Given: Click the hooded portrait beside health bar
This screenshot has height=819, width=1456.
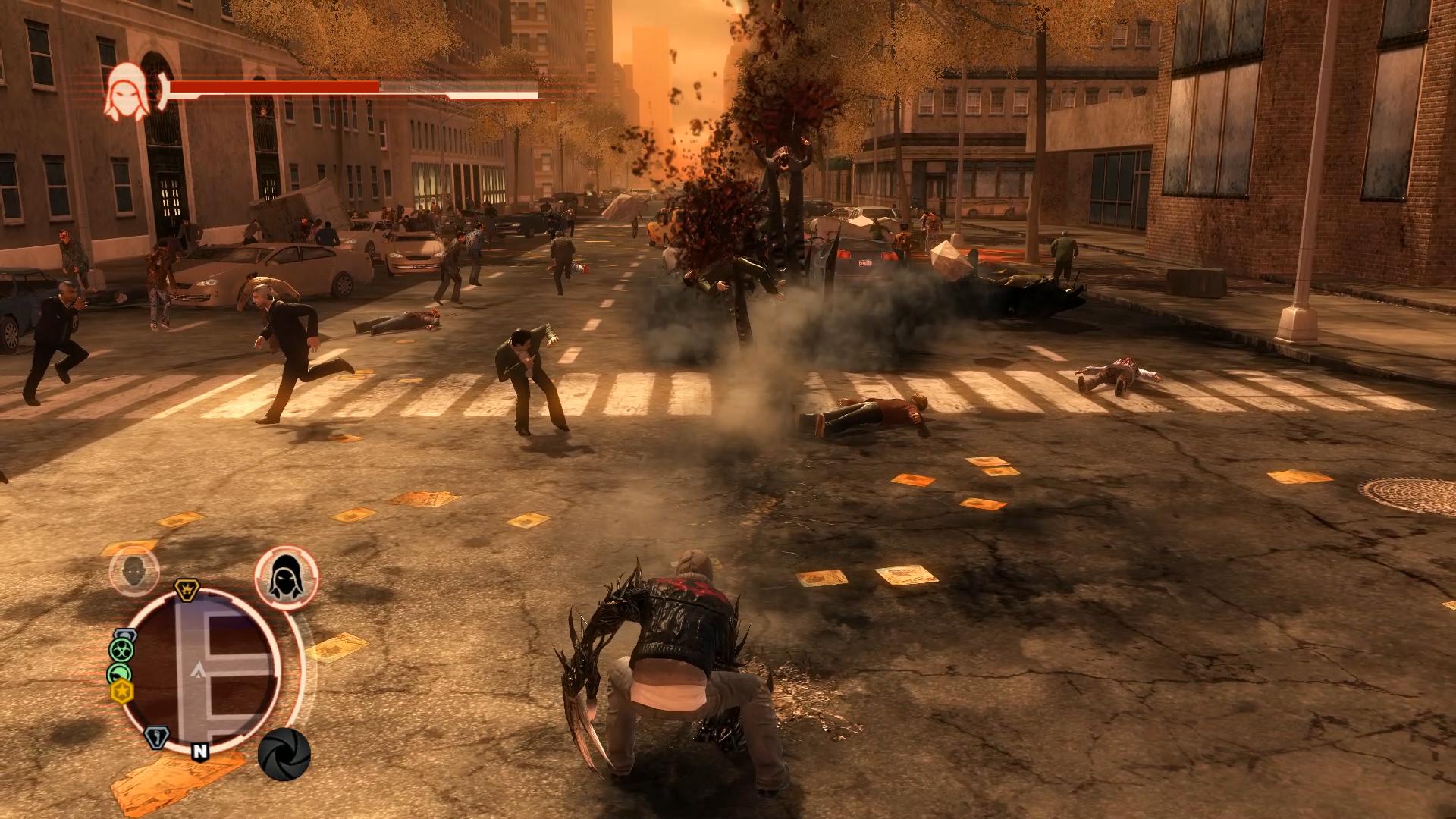Looking at the screenshot, I should (126, 91).
